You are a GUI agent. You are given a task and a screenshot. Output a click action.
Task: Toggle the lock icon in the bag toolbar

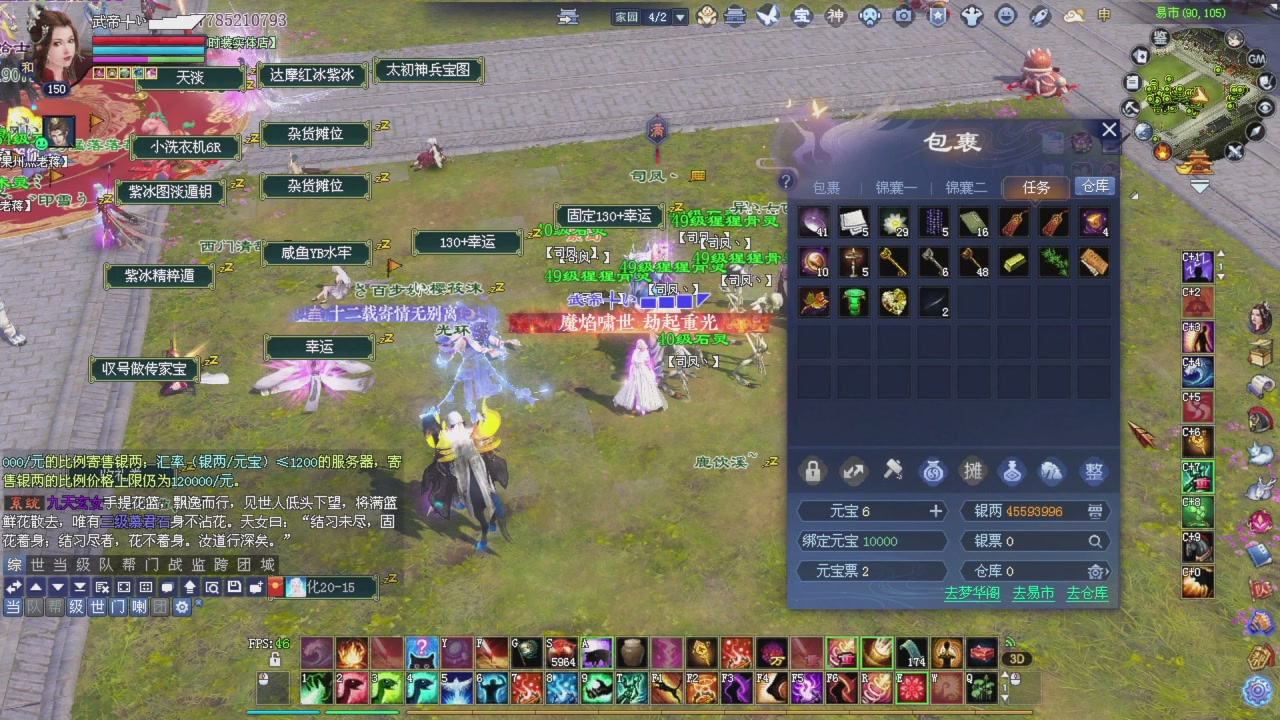813,471
